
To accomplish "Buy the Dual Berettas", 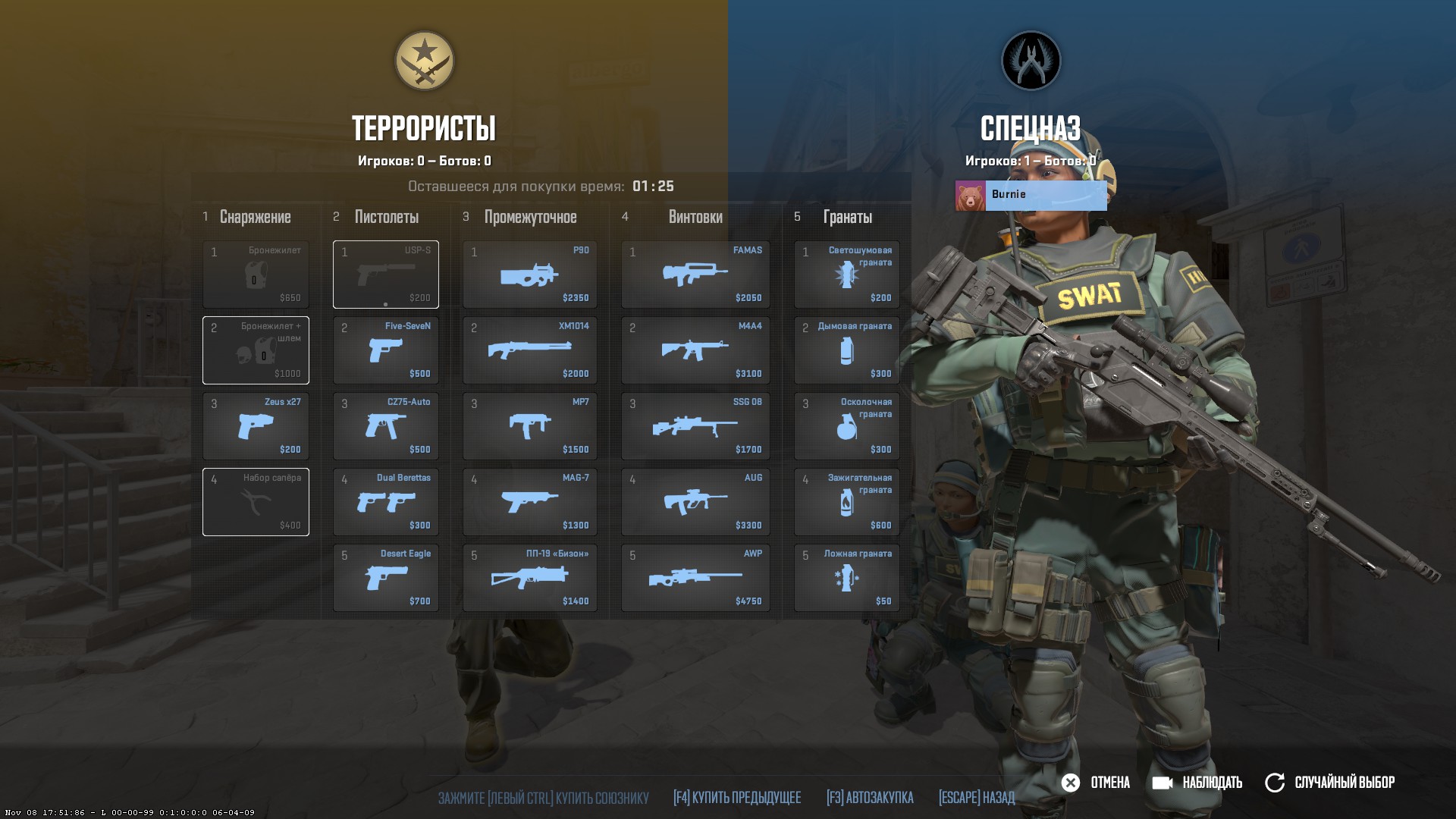I will pyautogui.click(x=385, y=502).
